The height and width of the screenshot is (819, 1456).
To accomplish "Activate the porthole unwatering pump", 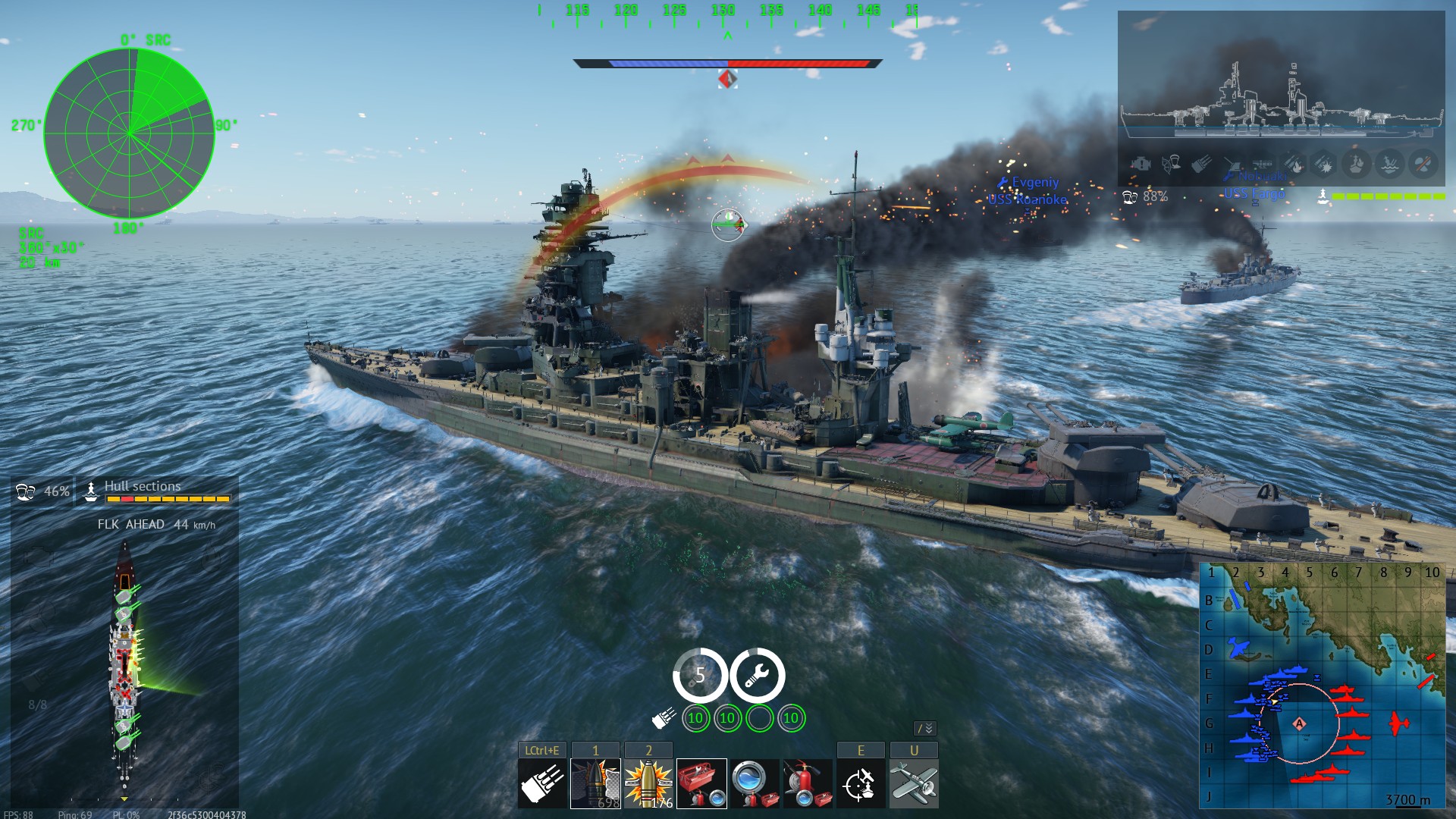I will point(755,783).
